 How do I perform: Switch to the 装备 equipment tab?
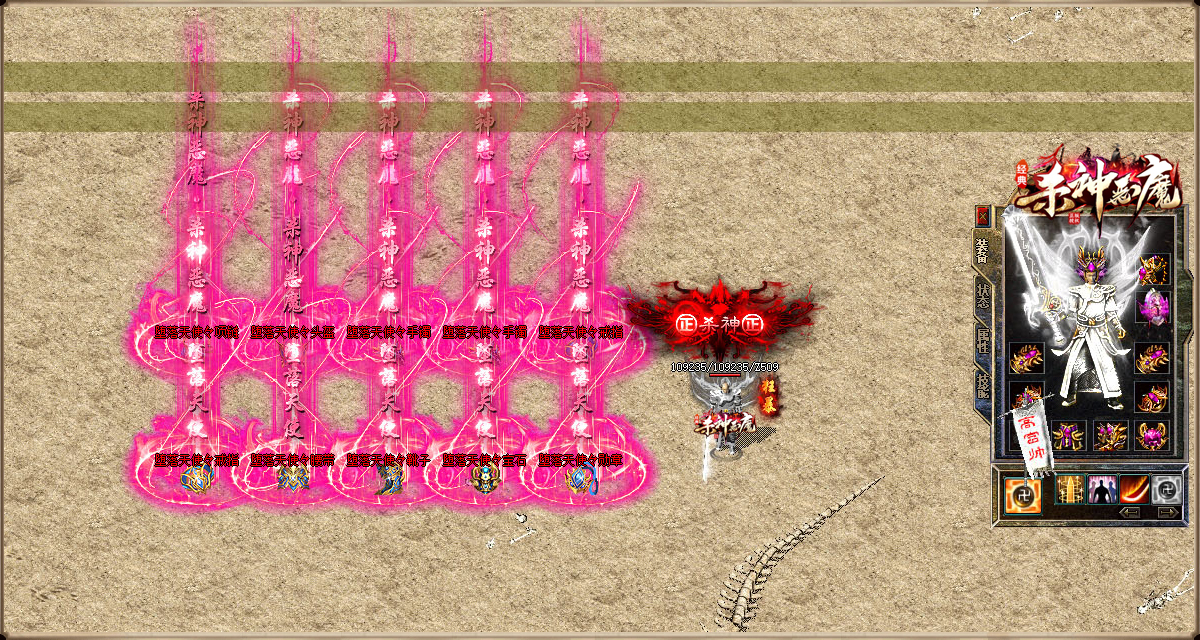983,250
